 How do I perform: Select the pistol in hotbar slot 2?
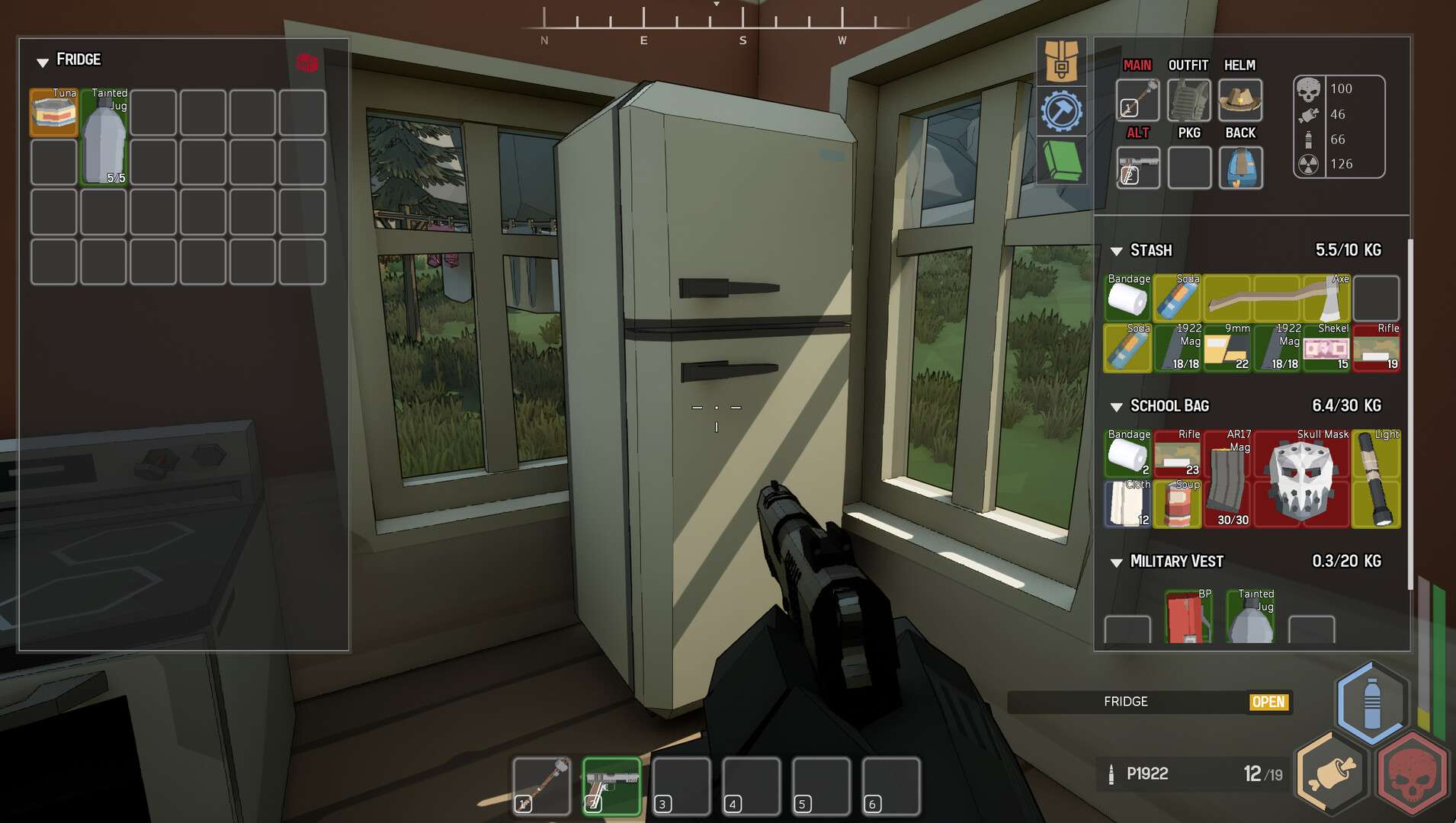(611, 786)
